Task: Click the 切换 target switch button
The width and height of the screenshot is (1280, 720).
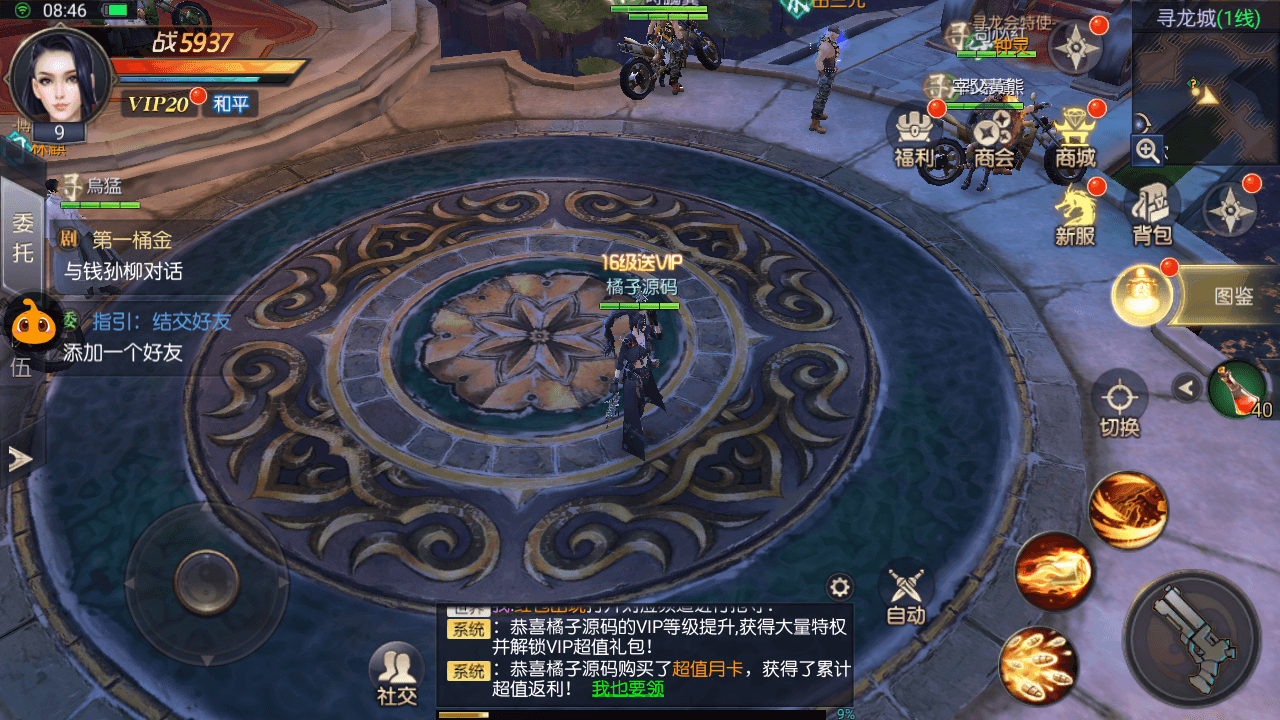Action: click(1120, 403)
